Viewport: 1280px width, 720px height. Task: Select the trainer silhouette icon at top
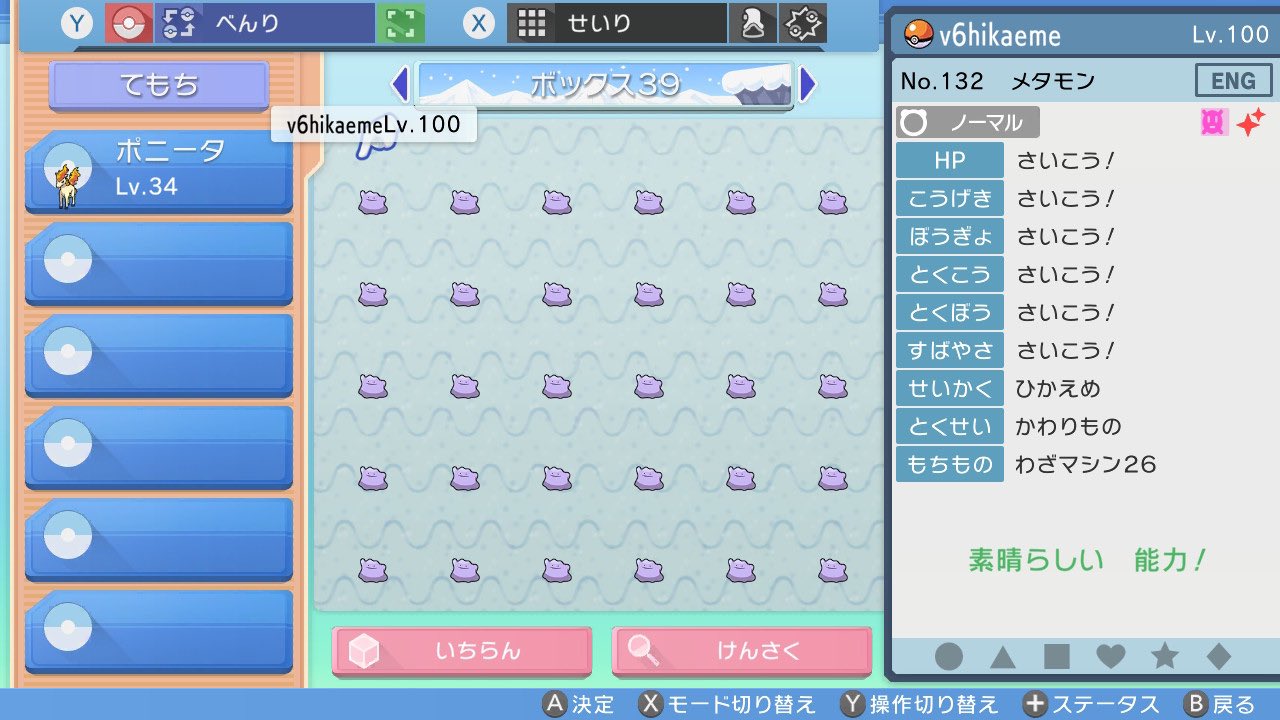coord(753,21)
